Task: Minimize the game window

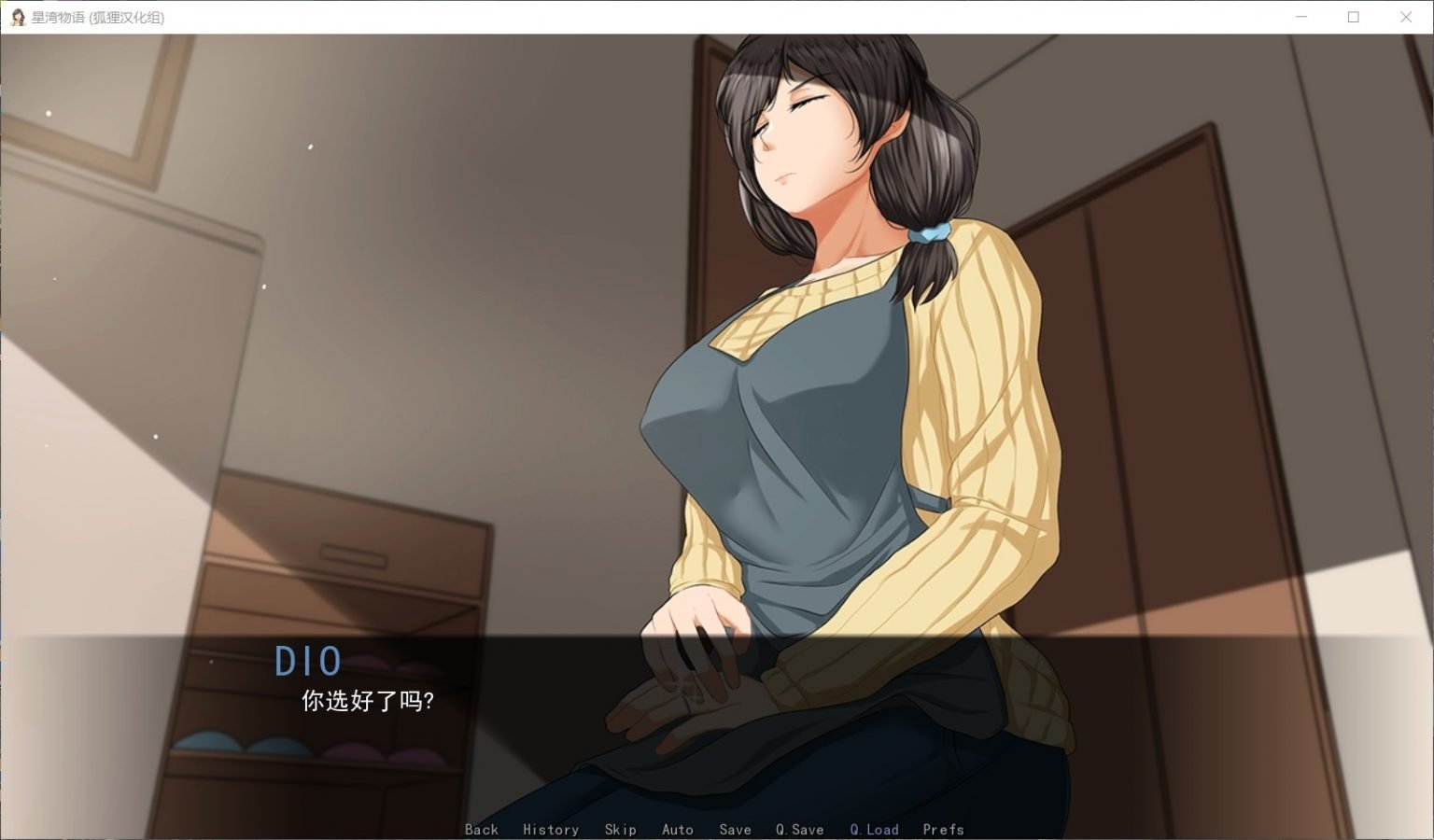Action: (x=1300, y=16)
